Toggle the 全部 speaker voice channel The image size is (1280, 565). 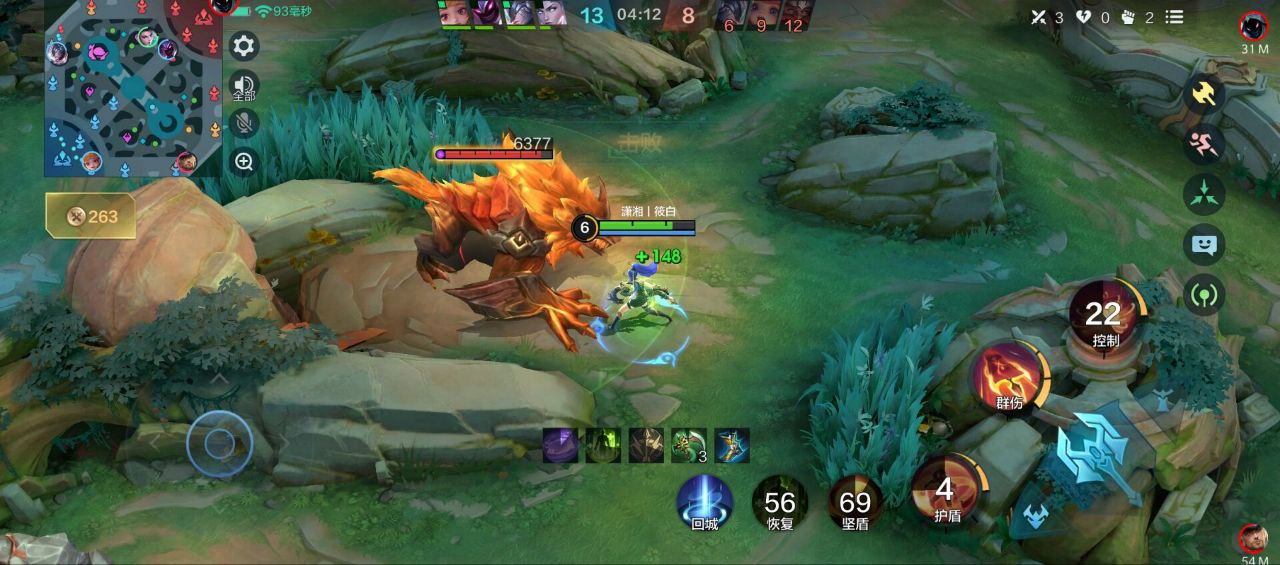(x=244, y=86)
